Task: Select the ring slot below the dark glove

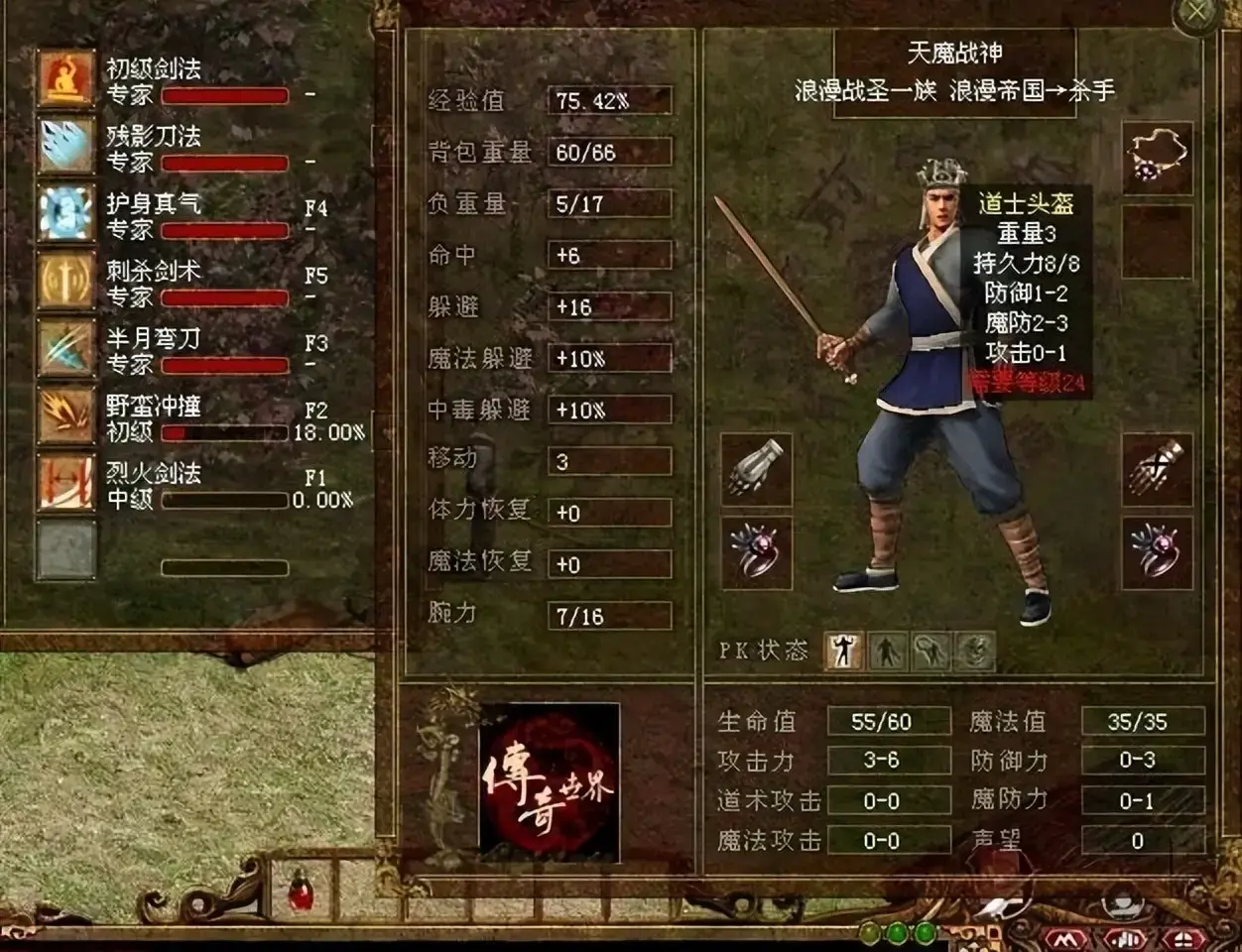Action: [x=1157, y=553]
